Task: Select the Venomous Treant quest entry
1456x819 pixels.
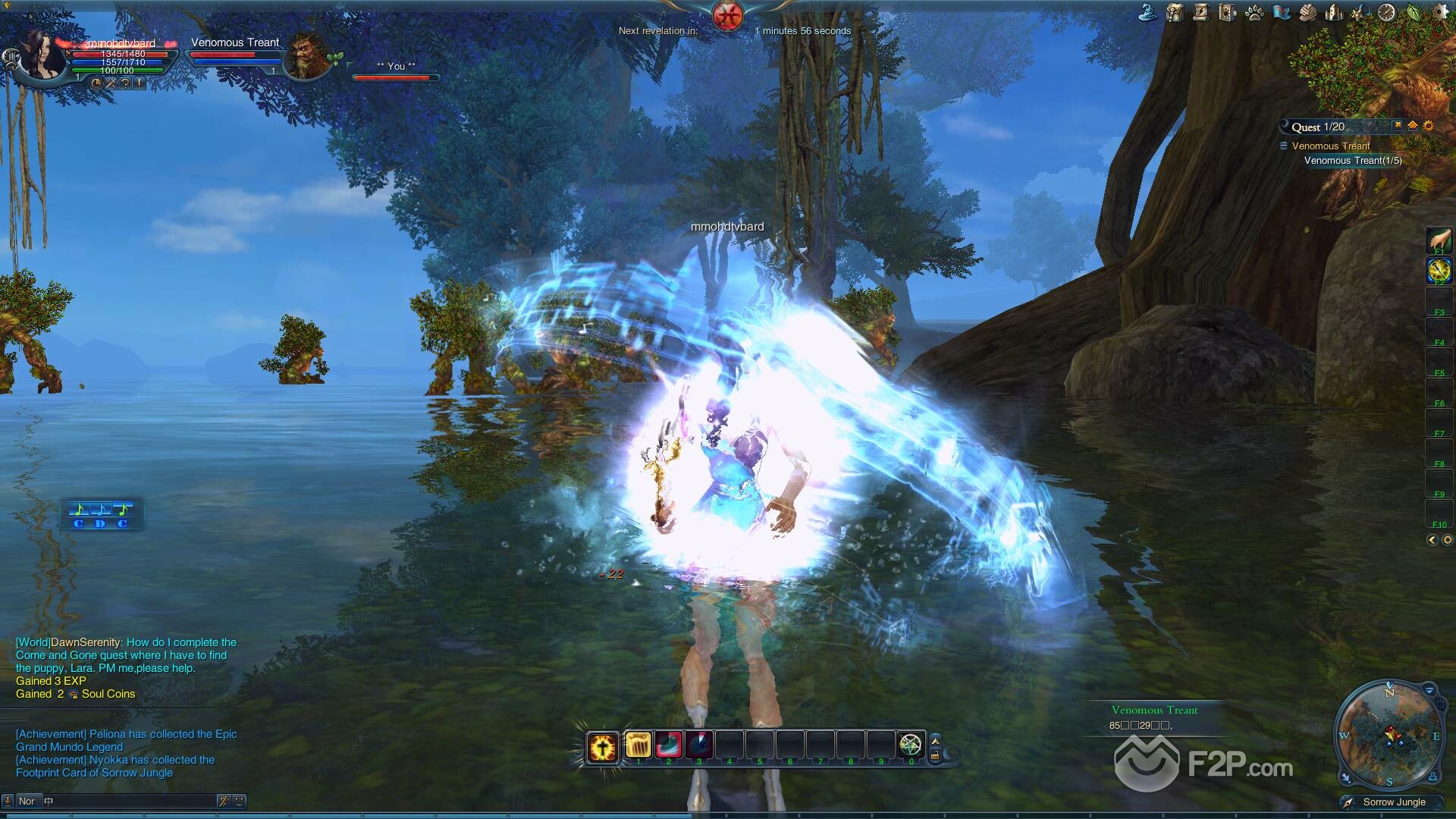Action: coord(1331,146)
